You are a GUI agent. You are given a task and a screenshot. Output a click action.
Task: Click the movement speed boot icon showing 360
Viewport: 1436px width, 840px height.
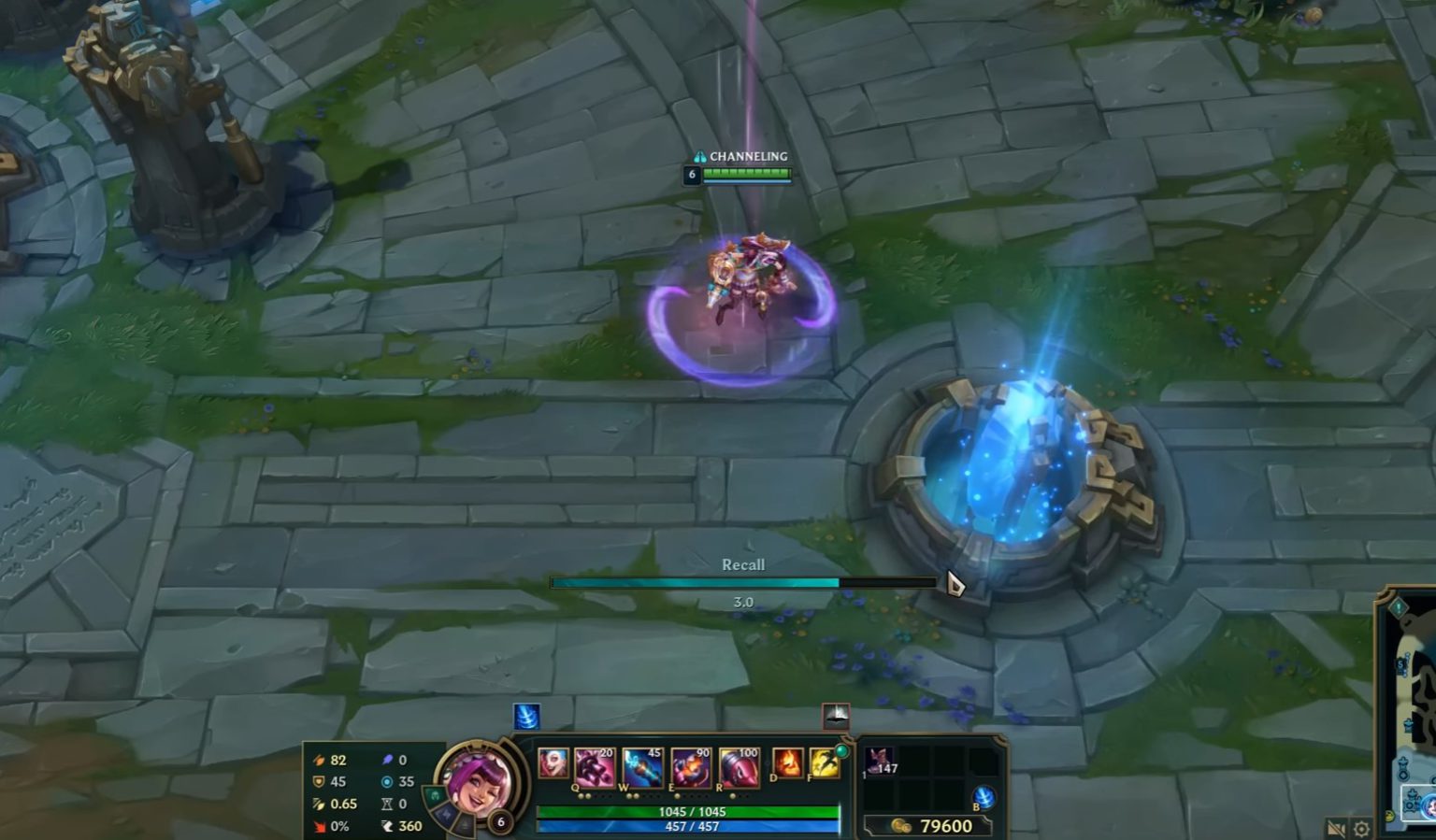point(385,826)
